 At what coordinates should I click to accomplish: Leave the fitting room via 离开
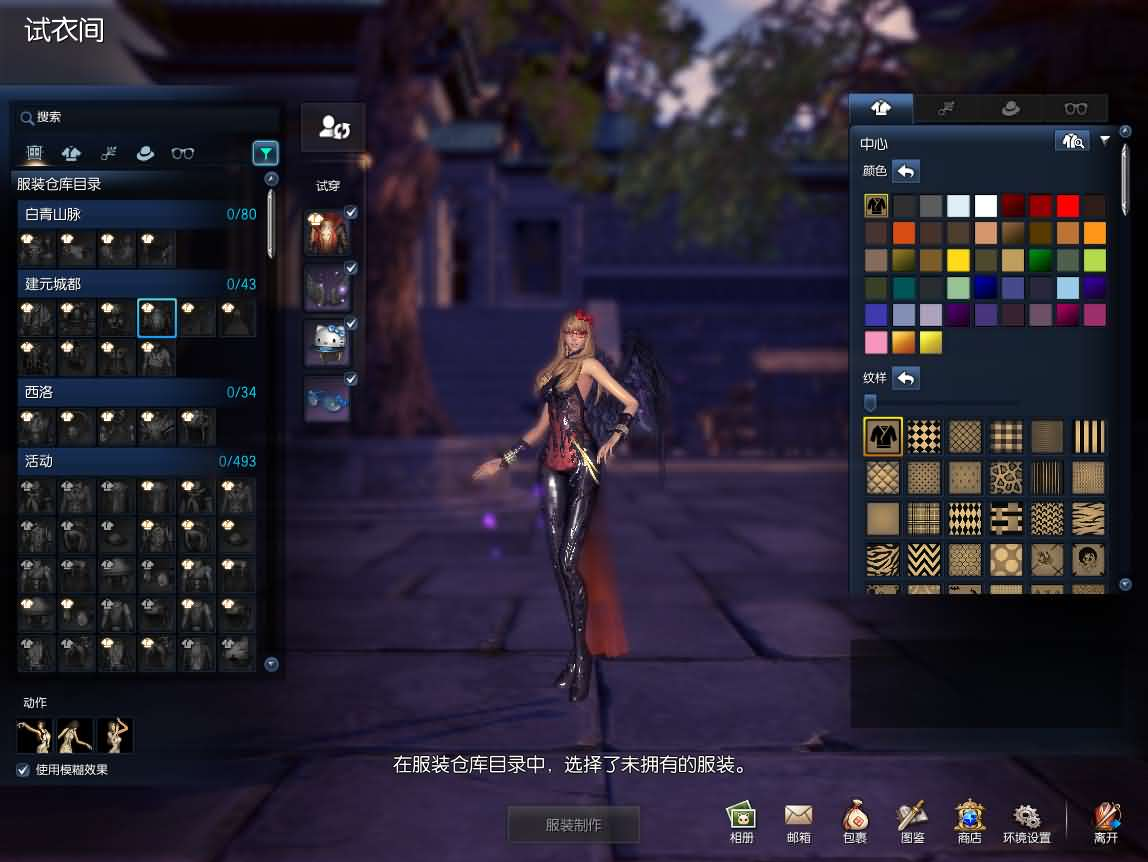(1105, 822)
